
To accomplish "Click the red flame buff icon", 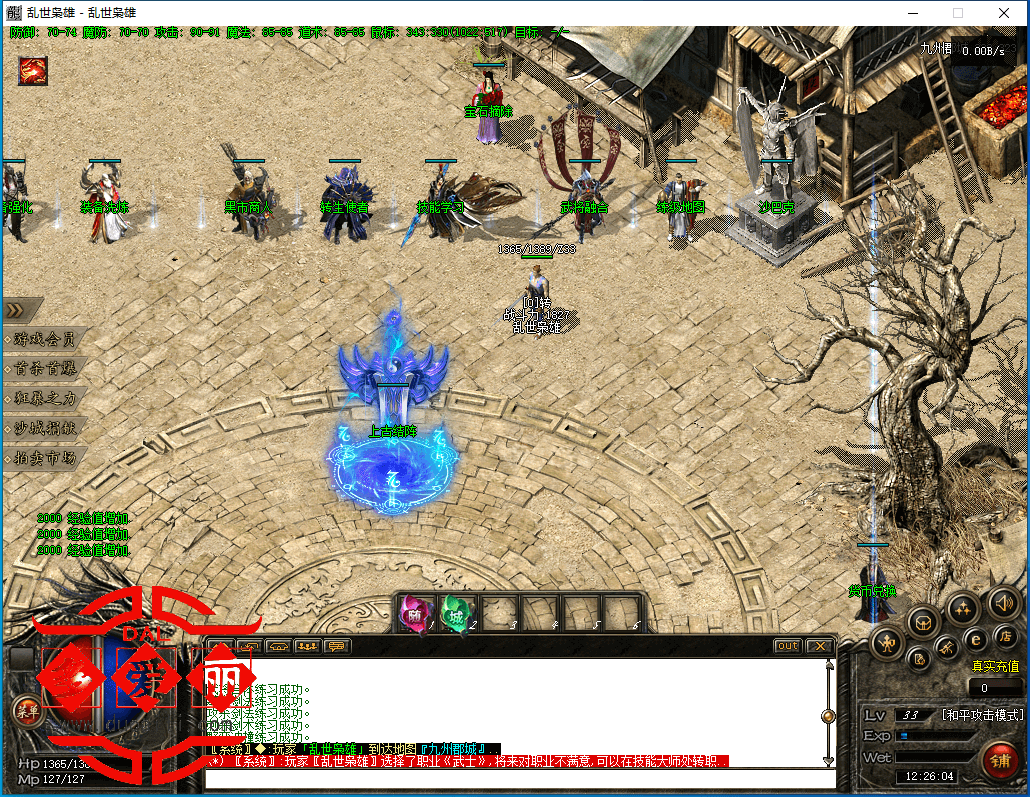I will pyautogui.click(x=32, y=71).
